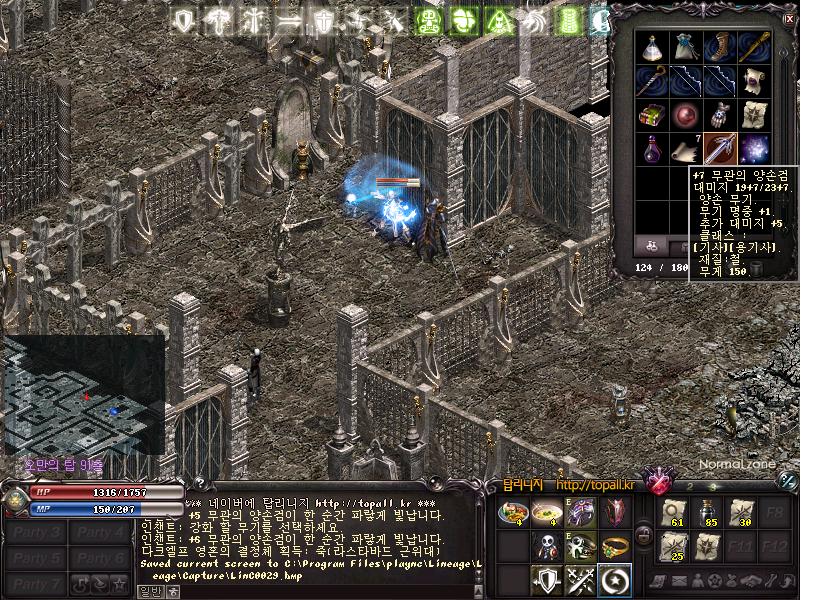
Task: Select the blue drawstring pouch item
Action: [x=686, y=48]
